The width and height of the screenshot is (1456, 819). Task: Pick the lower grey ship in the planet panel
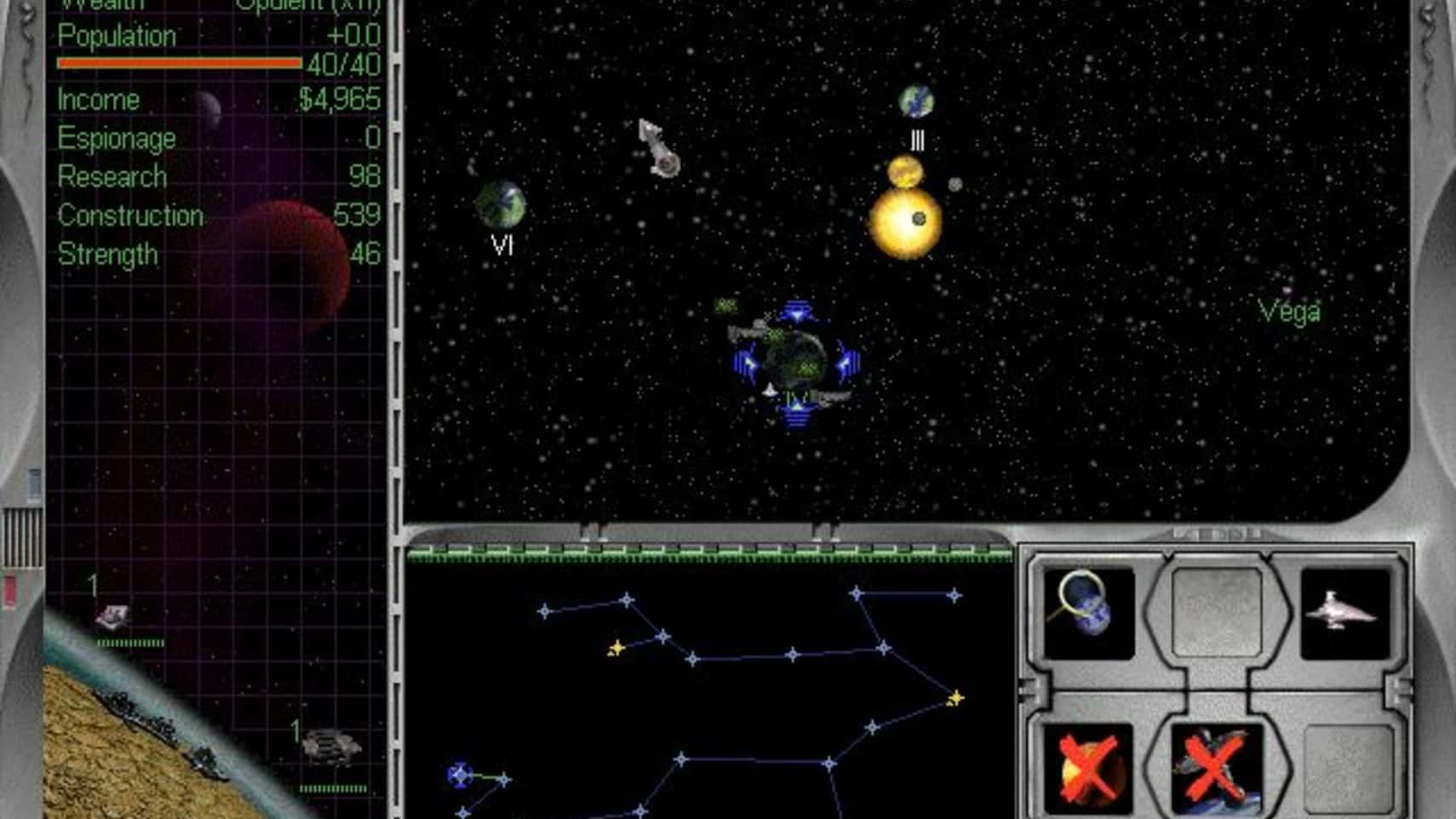coord(332,747)
